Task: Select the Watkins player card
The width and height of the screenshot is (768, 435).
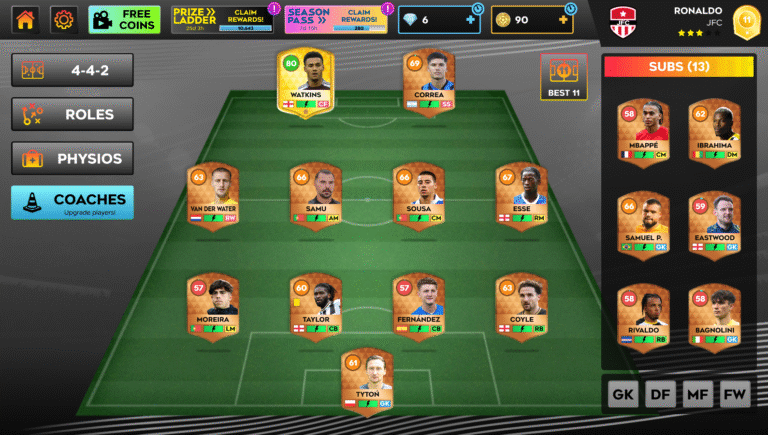Action: click(x=305, y=81)
